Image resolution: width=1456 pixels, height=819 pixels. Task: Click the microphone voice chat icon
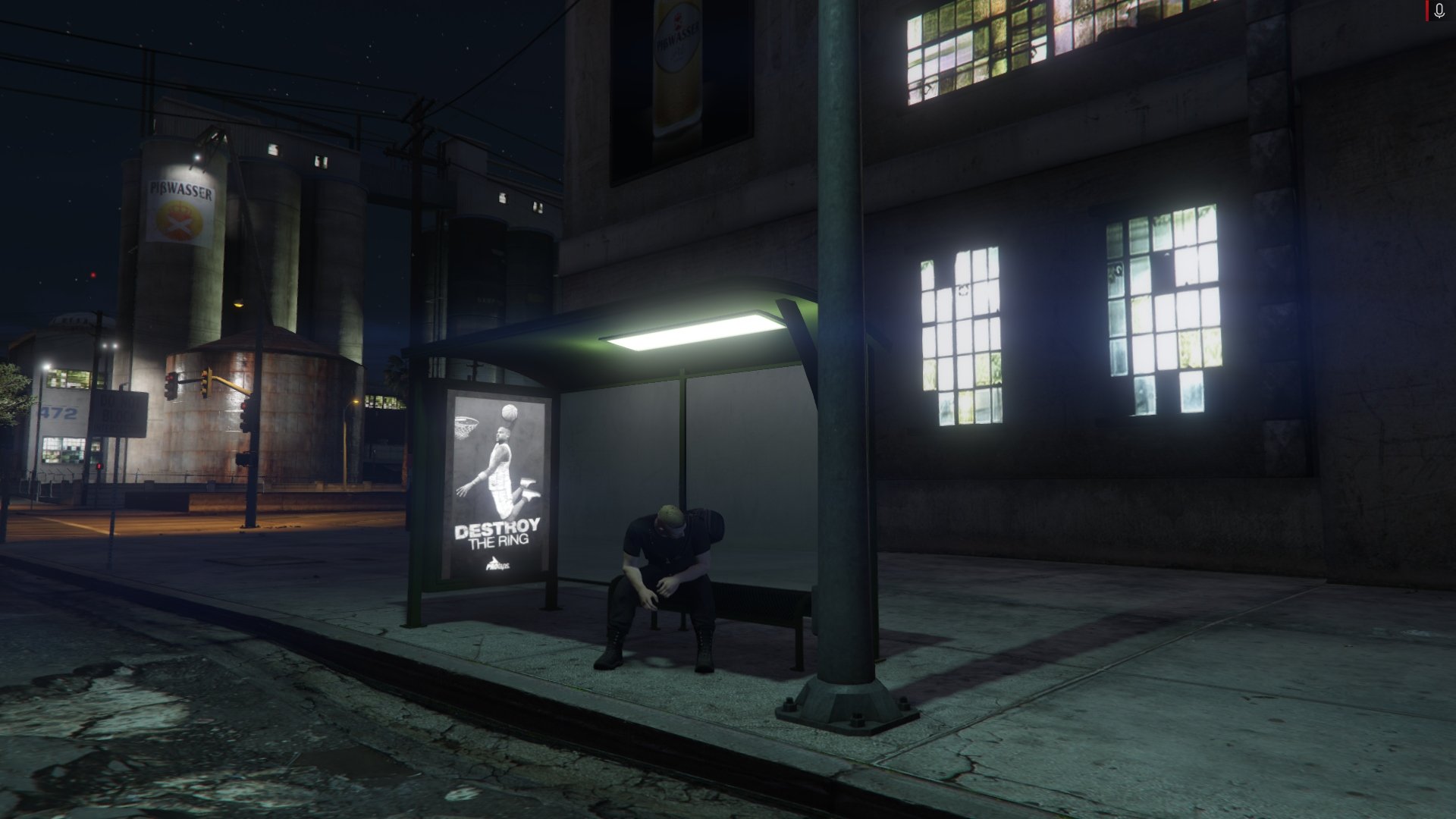(1439, 11)
